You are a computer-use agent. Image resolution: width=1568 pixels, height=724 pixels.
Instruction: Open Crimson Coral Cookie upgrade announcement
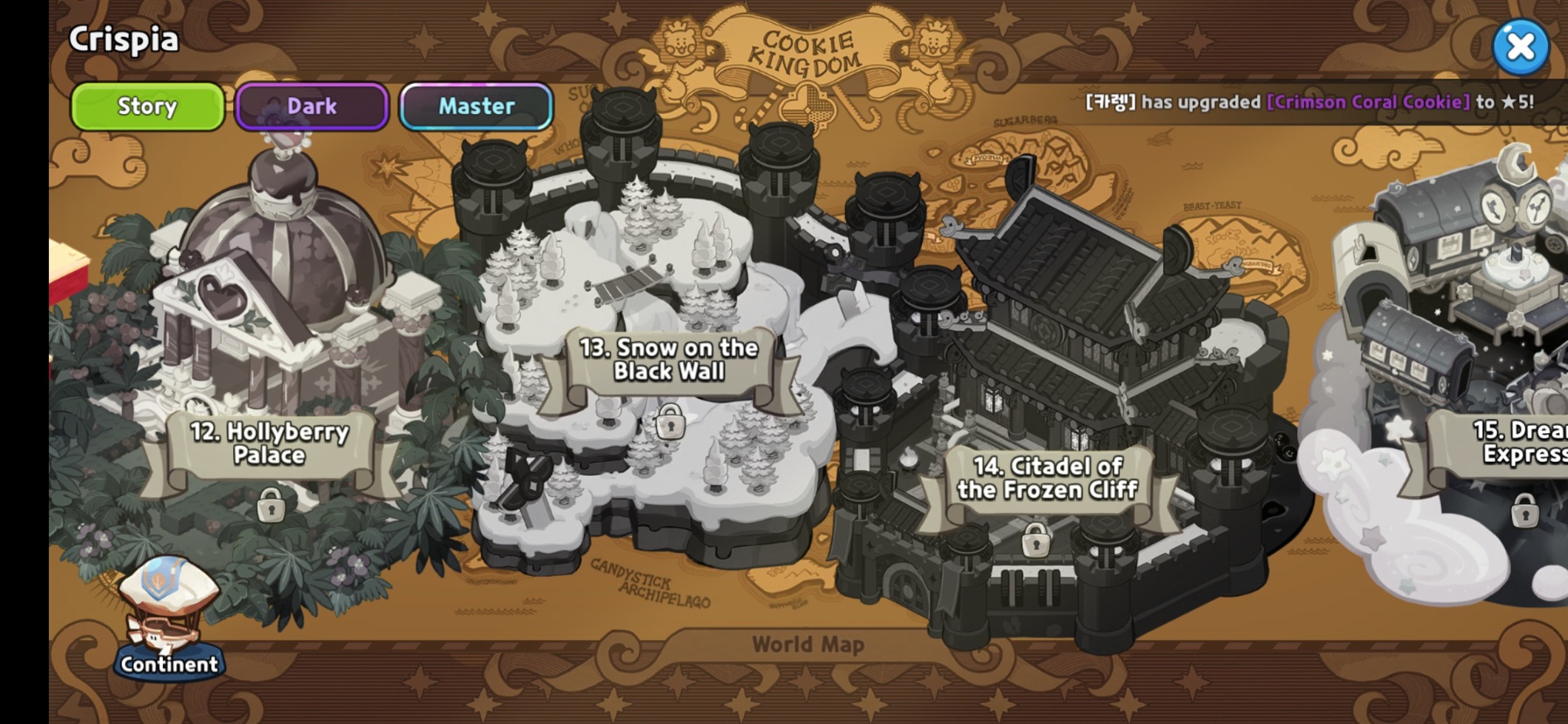[1367, 102]
